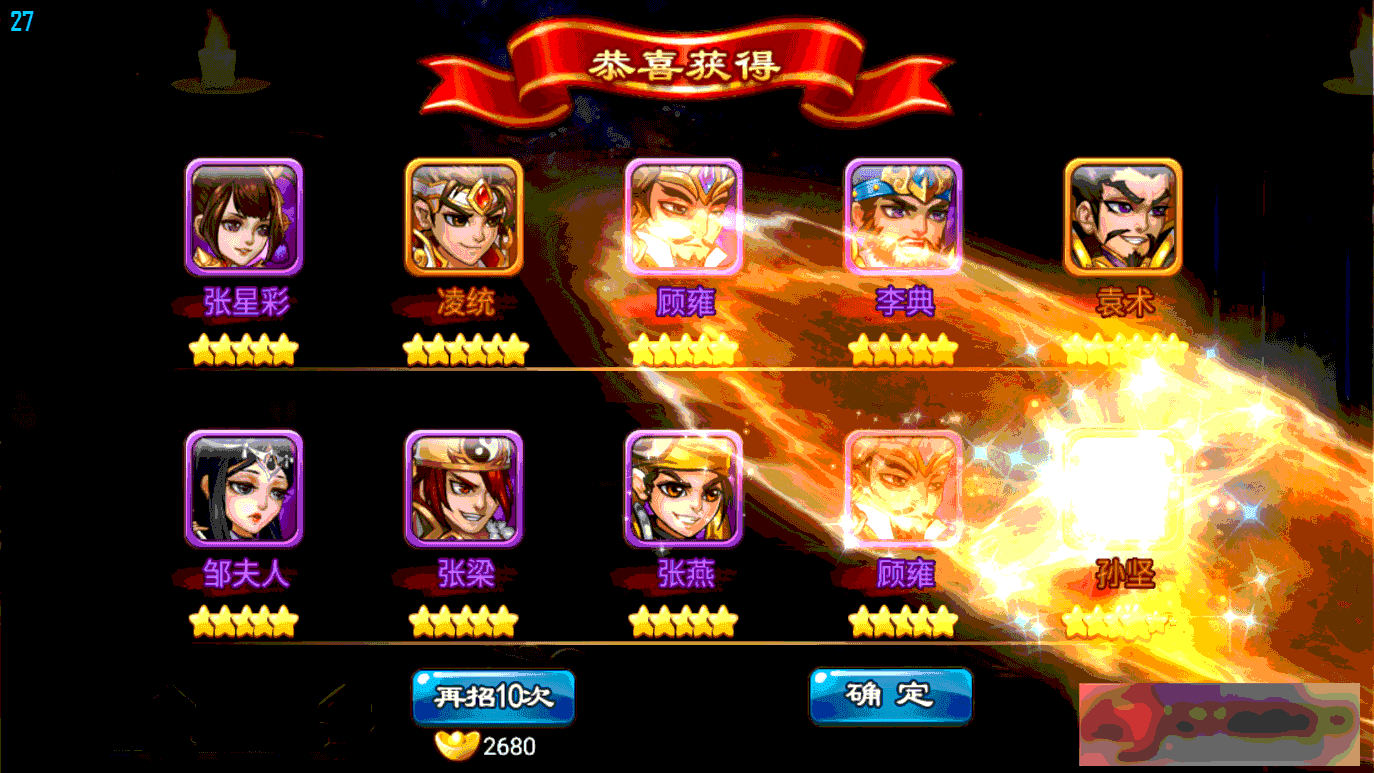The width and height of the screenshot is (1374, 773).
Task: Select 张星彩's hero portrait
Action: (243, 218)
